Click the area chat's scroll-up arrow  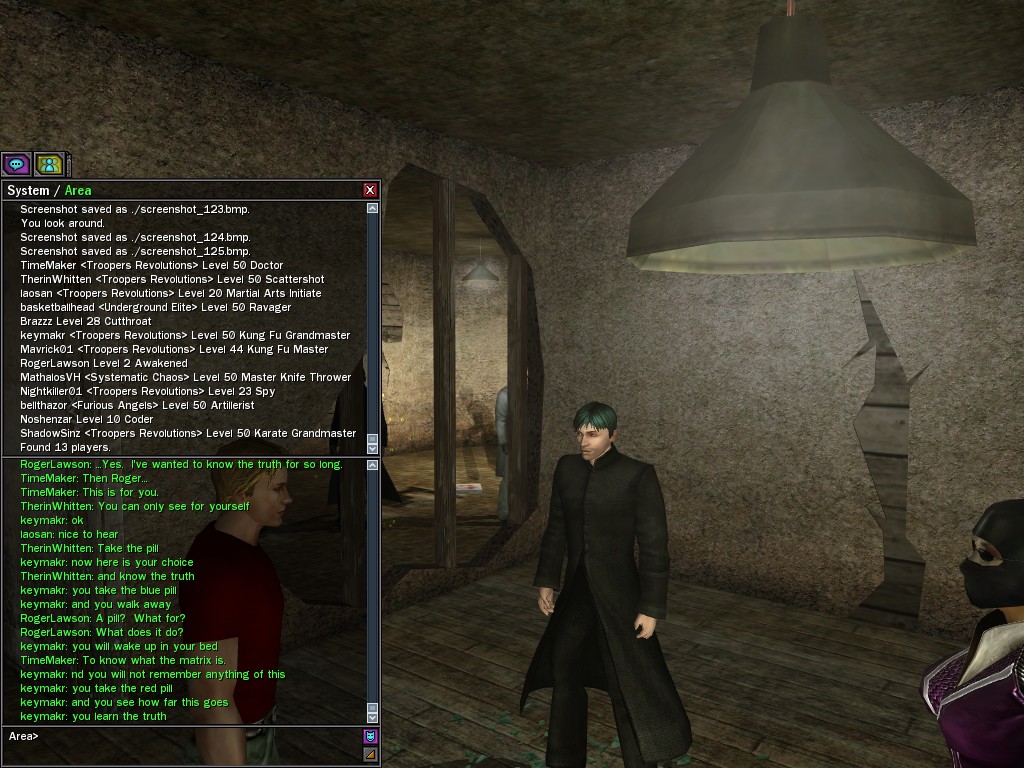(373, 465)
